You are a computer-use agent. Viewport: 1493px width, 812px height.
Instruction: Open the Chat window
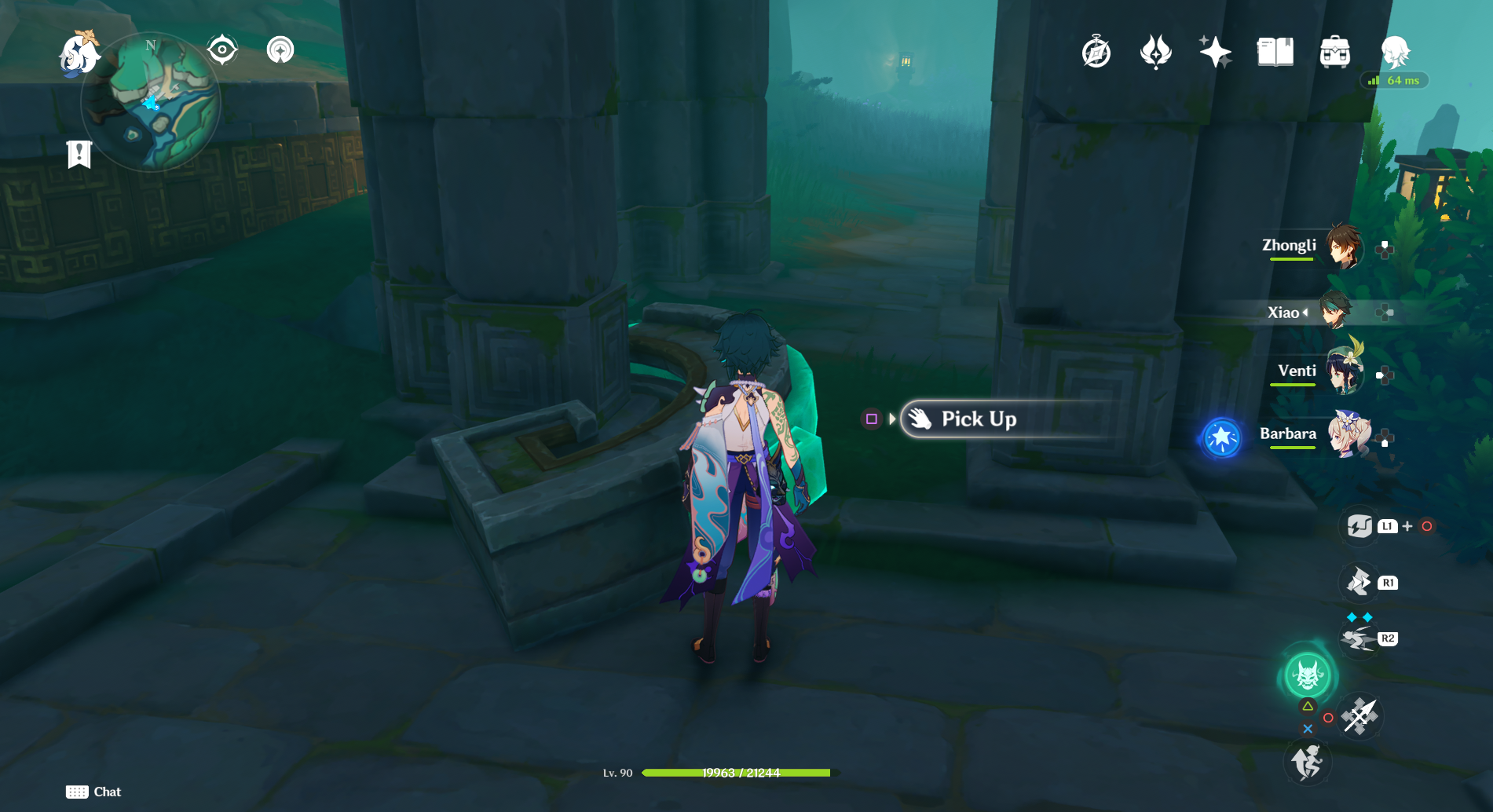(93, 792)
